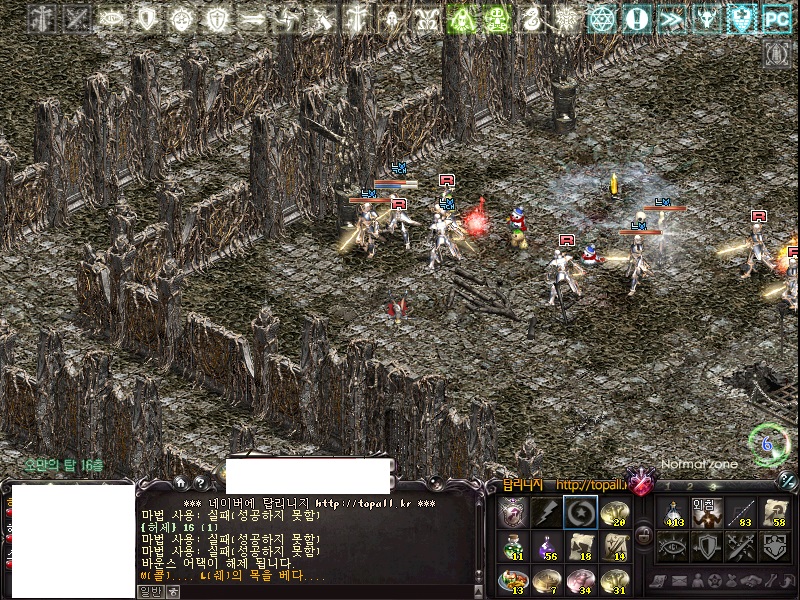Open the PC button in top bar
Screen dimensions: 800x600
[x=776, y=18]
